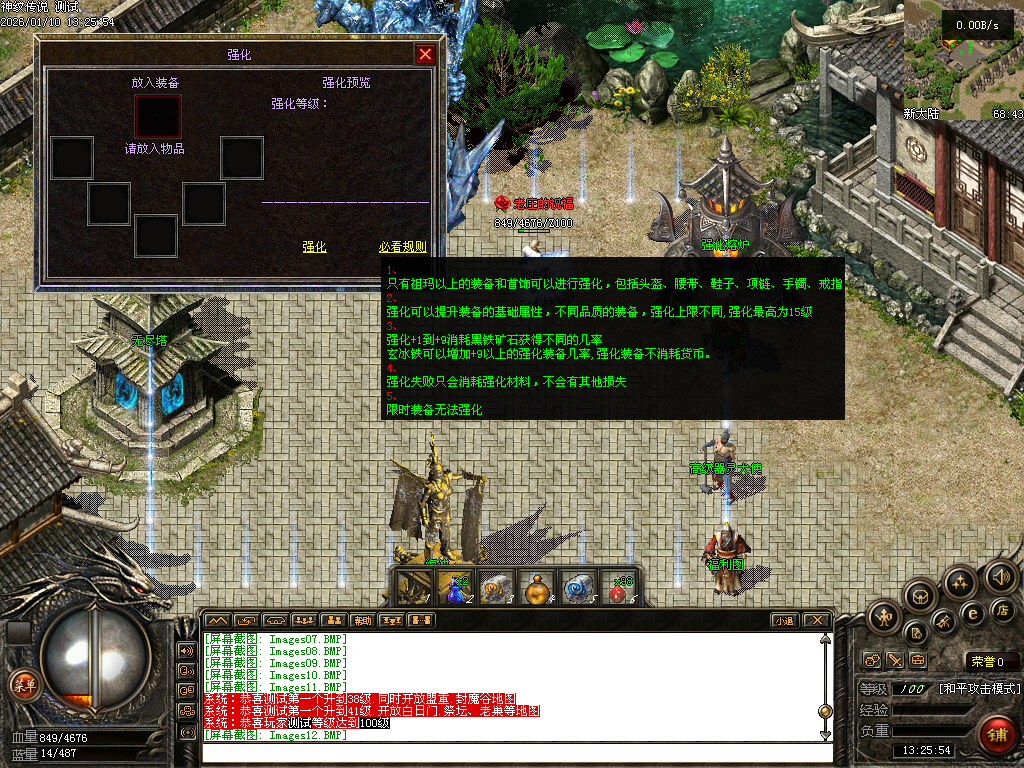
Task: Use the red potion with x98 stack
Action: (x=621, y=587)
